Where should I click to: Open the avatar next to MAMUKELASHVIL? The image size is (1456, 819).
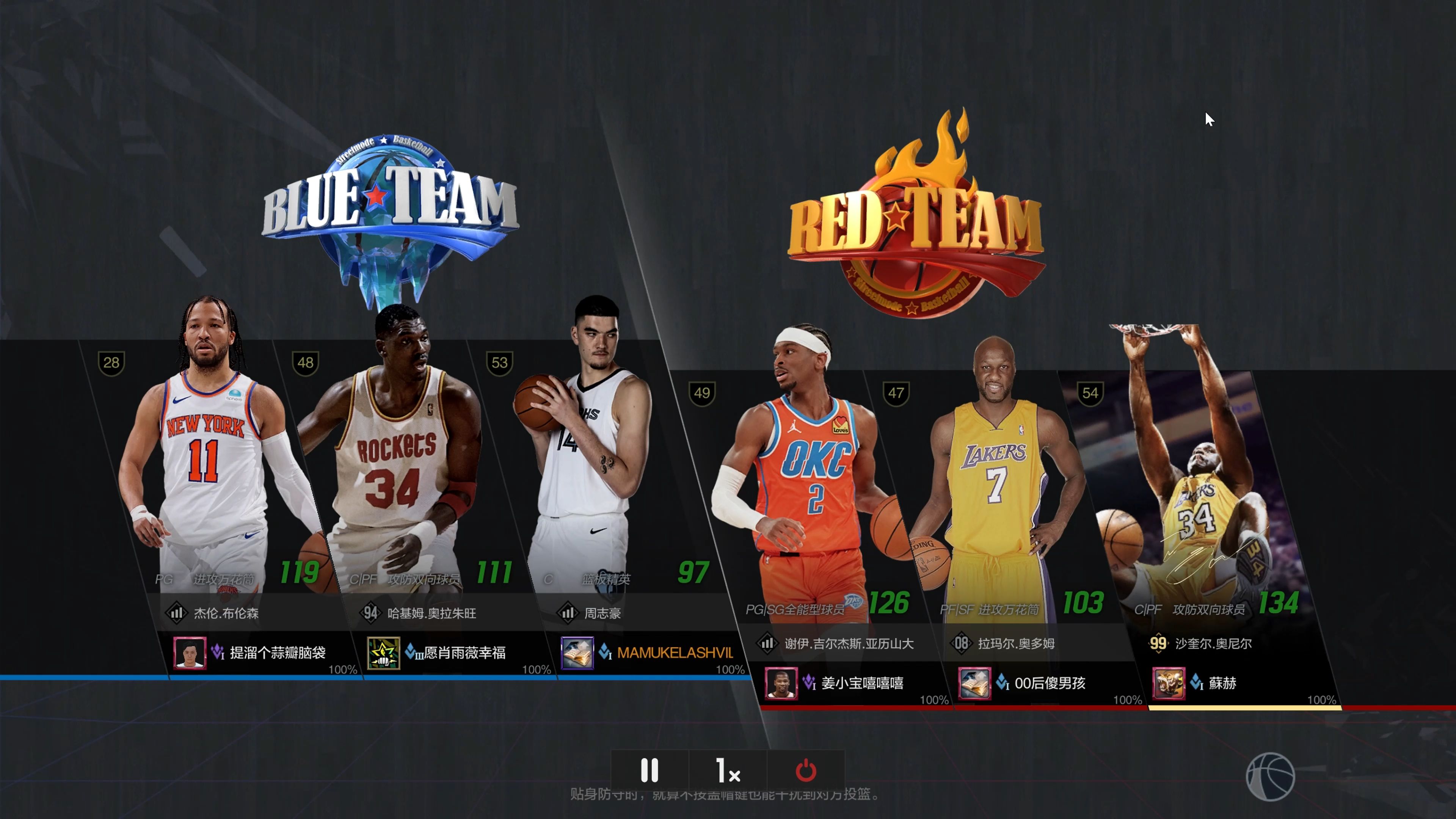coord(577,653)
